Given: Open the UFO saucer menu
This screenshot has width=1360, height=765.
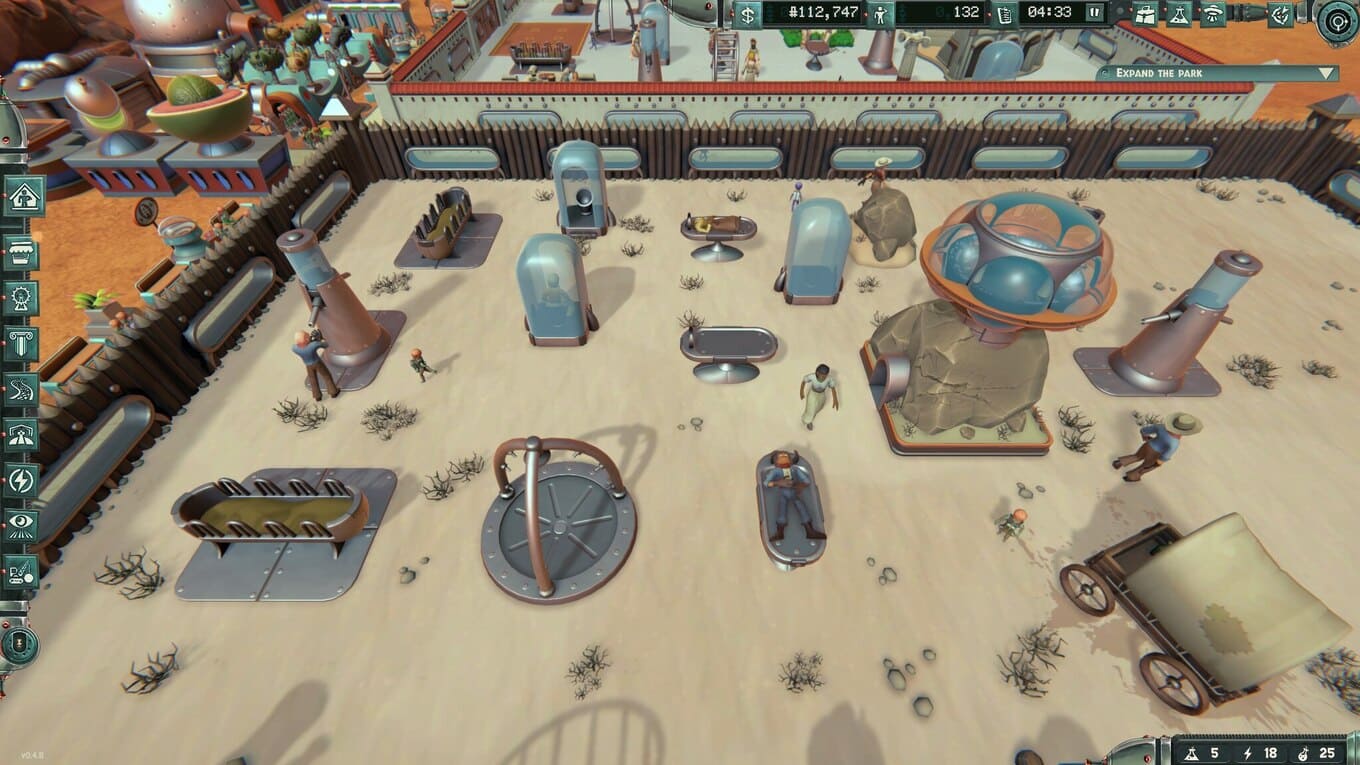Looking at the screenshot, I should (x=1214, y=13).
